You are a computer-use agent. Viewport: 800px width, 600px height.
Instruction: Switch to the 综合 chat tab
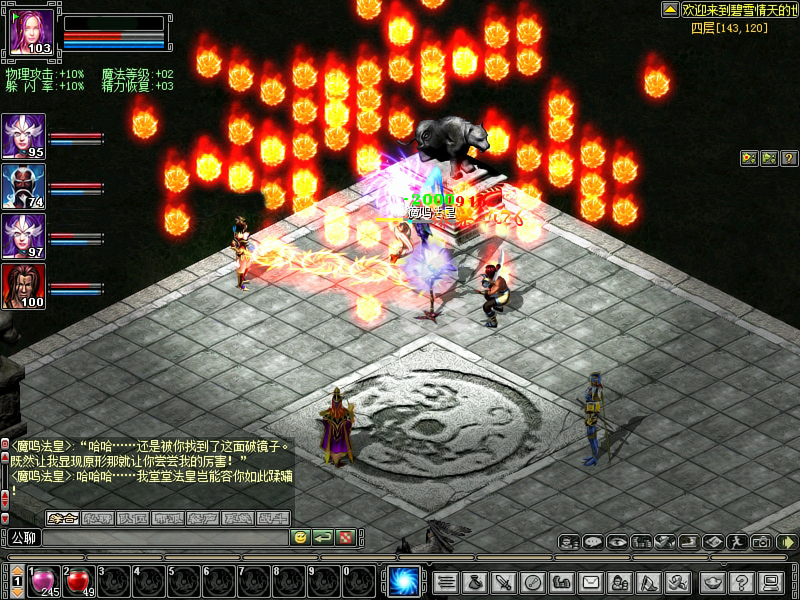click(64, 518)
